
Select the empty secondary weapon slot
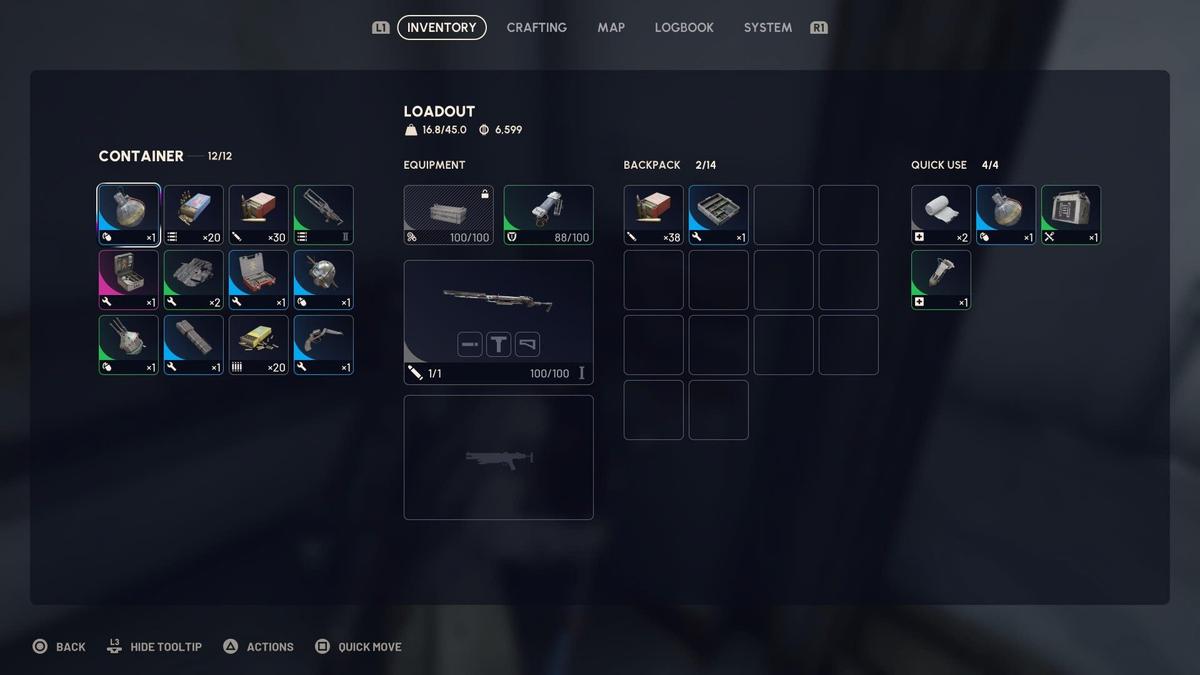coord(498,457)
